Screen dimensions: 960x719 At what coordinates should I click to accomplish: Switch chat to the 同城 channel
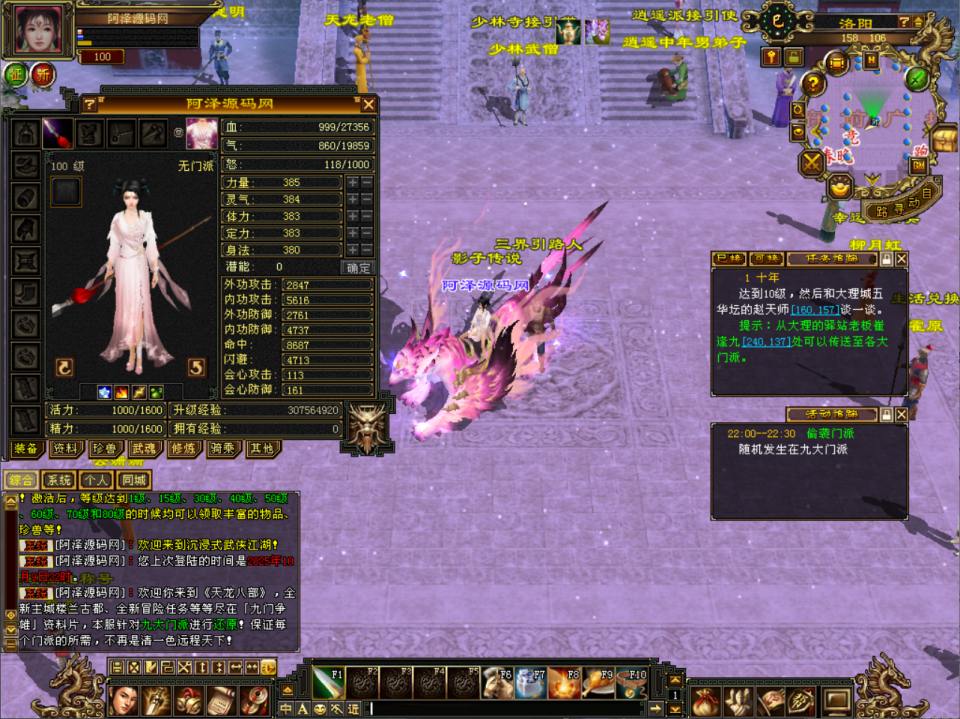click(135, 480)
